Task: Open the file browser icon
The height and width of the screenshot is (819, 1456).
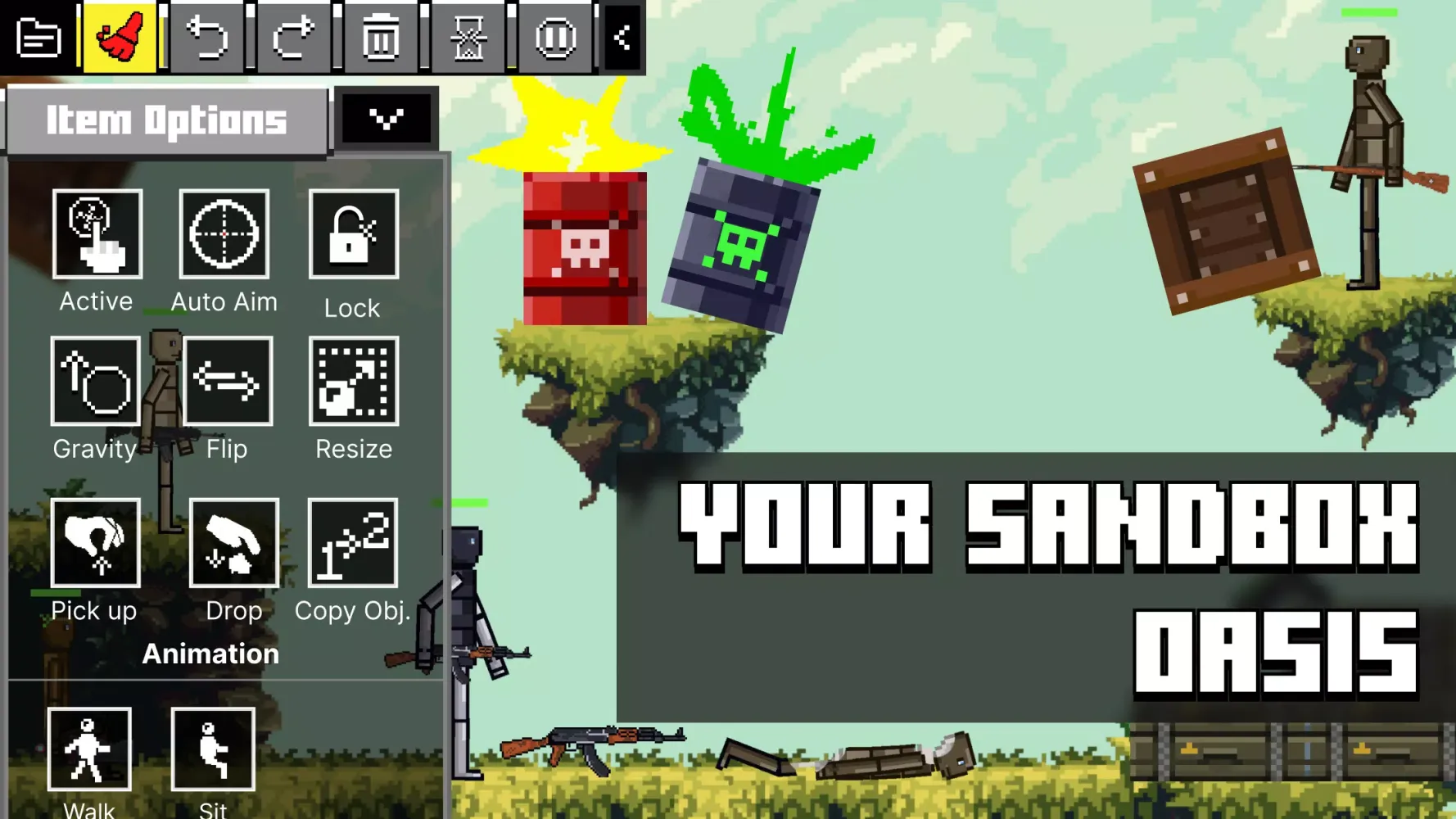Action: (39, 37)
